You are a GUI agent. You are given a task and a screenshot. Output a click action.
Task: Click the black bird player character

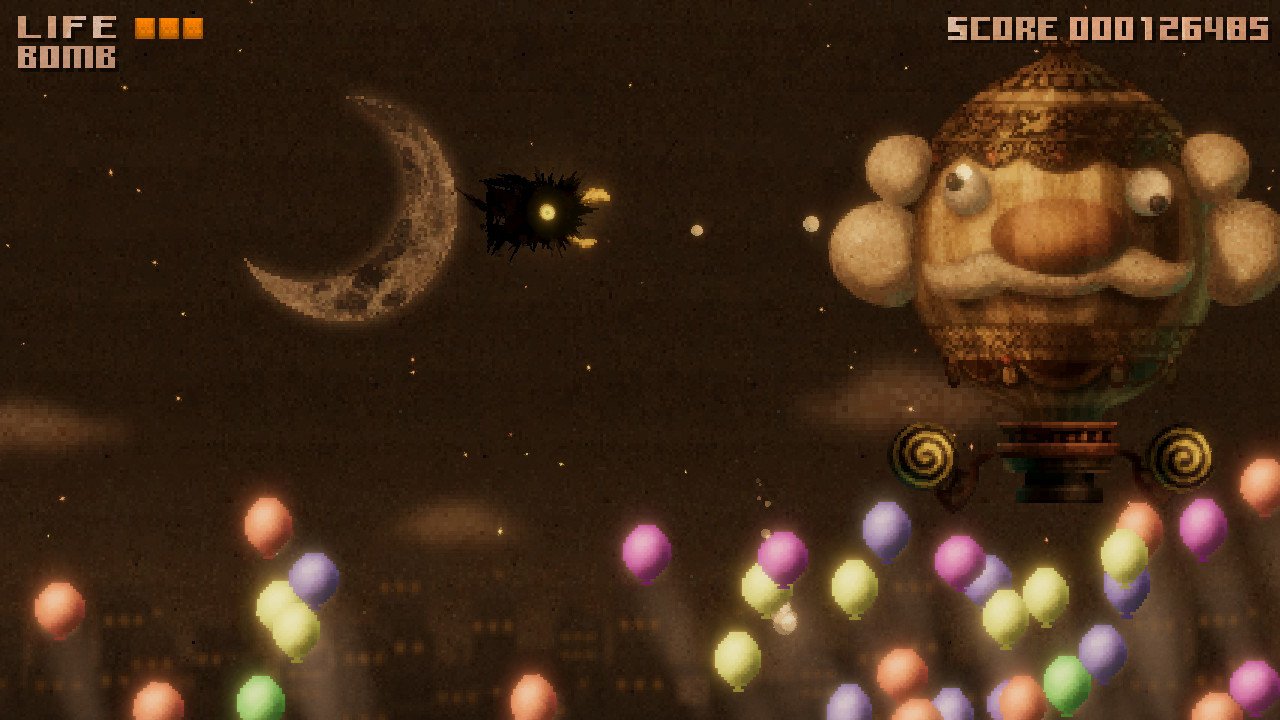point(525,210)
